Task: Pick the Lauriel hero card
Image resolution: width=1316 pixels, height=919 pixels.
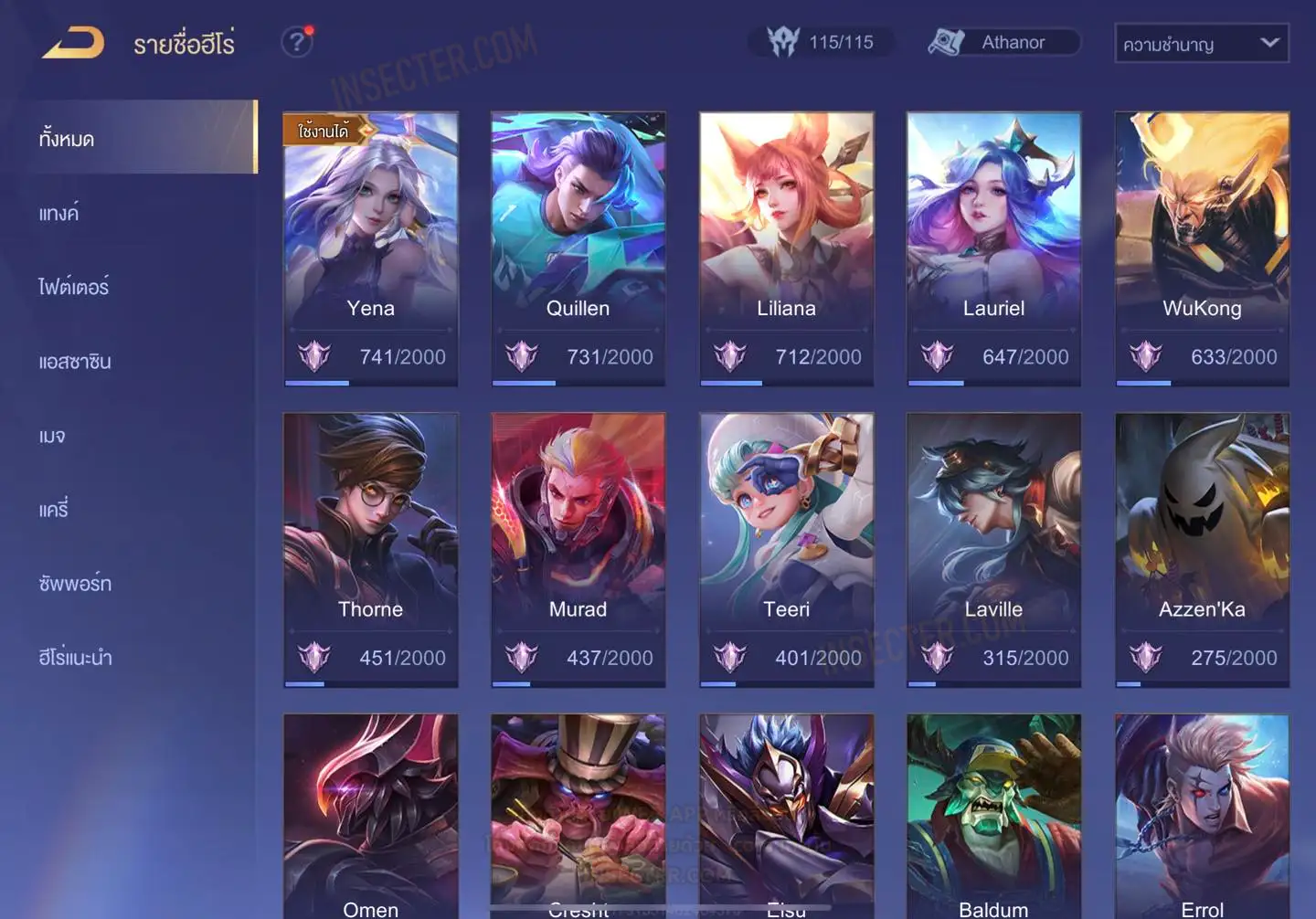Action: point(993,248)
